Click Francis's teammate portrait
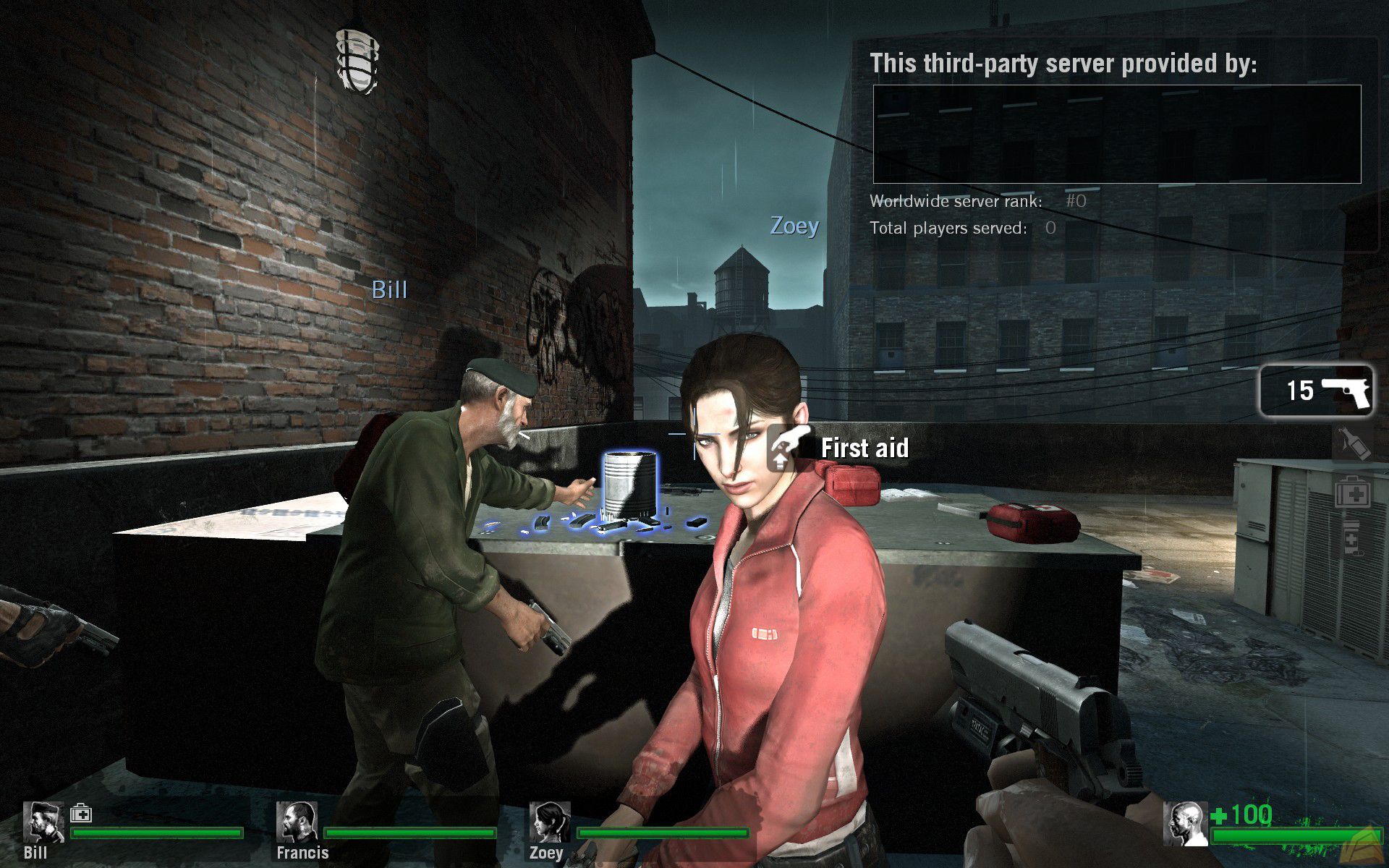1389x868 pixels. [x=296, y=822]
